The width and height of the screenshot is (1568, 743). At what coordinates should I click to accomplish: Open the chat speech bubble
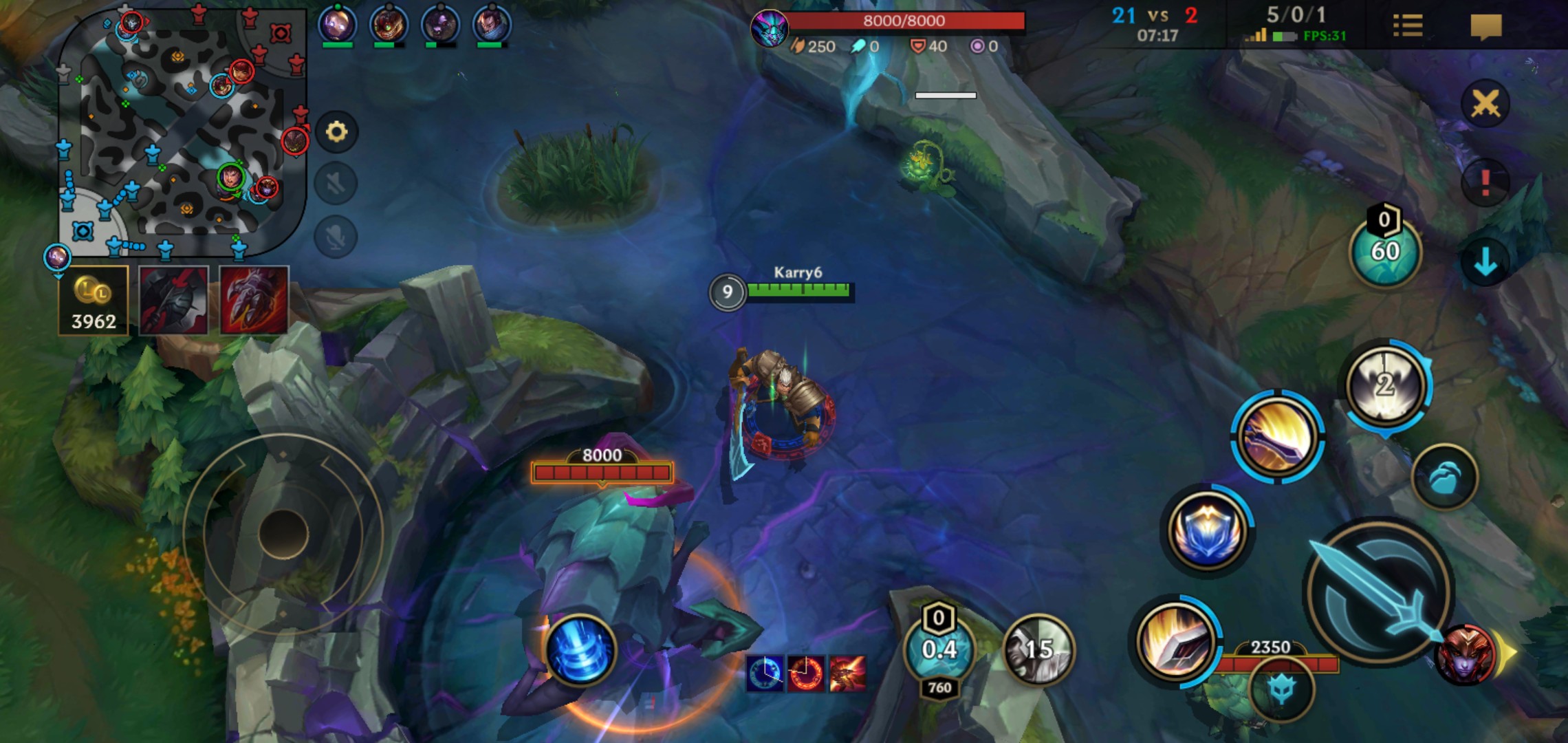(x=1485, y=28)
